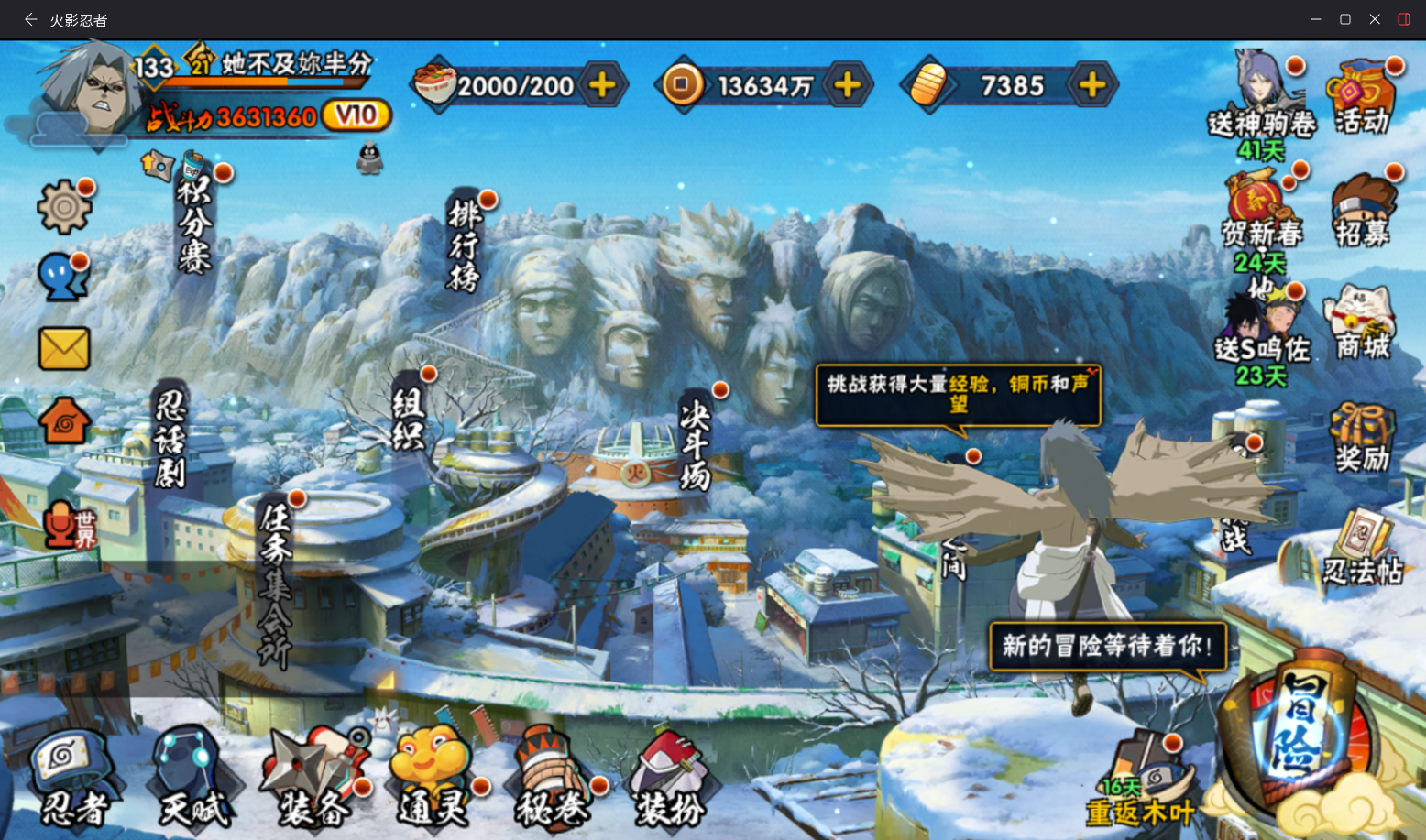Open the 天赋 talent menu
Image resolution: width=1426 pixels, height=840 pixels.
tap(193, 780)
